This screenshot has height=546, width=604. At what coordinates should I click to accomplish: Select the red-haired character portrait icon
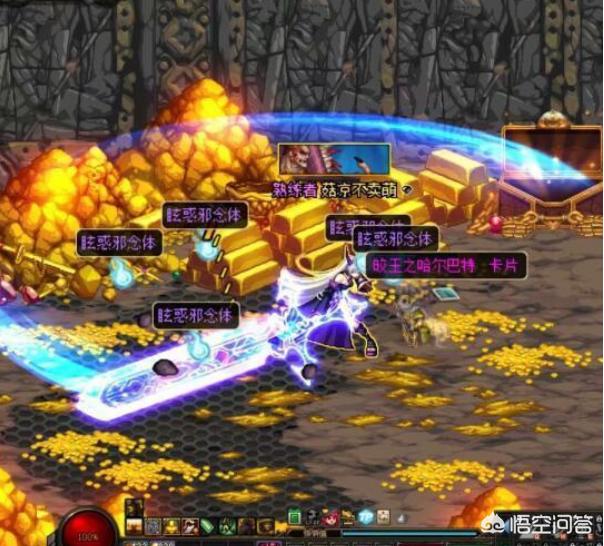(331, 518)
